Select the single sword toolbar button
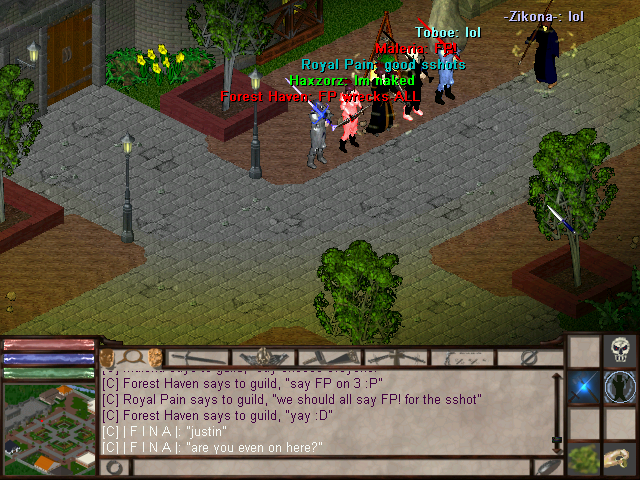This screenshot has width=640, height=480. (198, 357)
